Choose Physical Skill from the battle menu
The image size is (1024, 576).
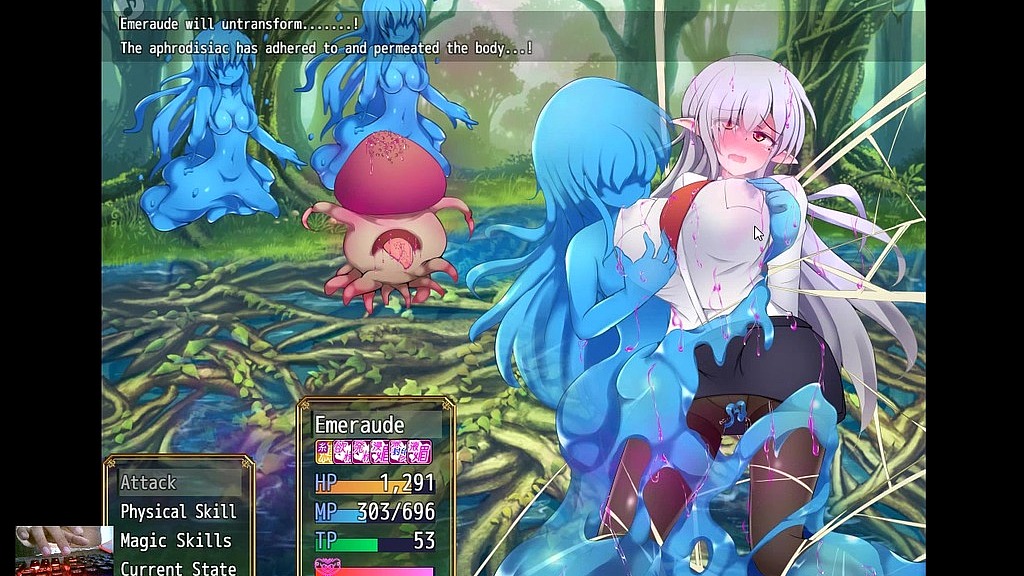[178, 512]
